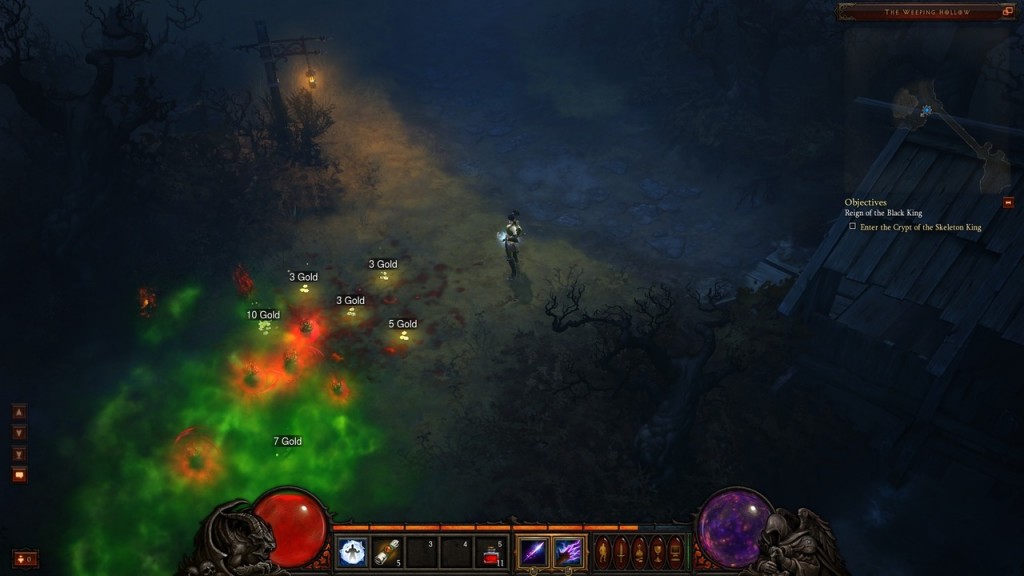Select the Enter the Crypt objective
1024x576 pixels.
pos(920,227)
